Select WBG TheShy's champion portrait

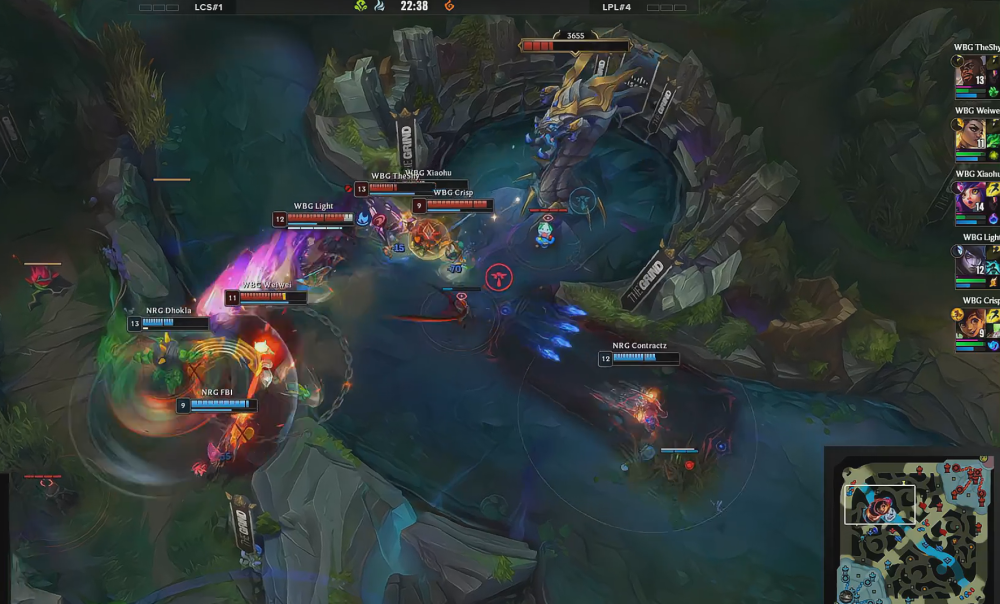970,72
